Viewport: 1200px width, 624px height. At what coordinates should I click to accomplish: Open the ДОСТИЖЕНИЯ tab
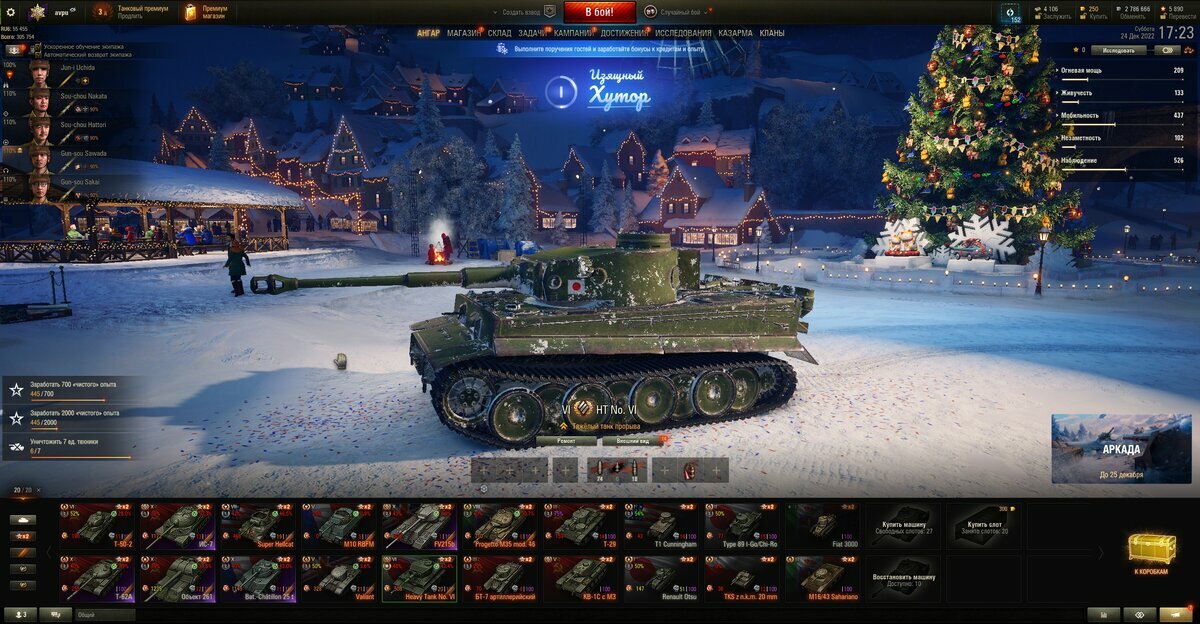point(623,33)
